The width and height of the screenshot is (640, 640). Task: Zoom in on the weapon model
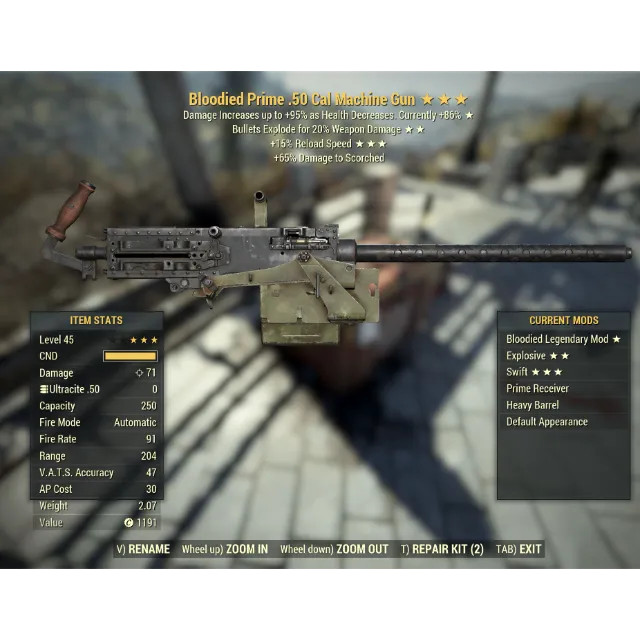[225, 549]
